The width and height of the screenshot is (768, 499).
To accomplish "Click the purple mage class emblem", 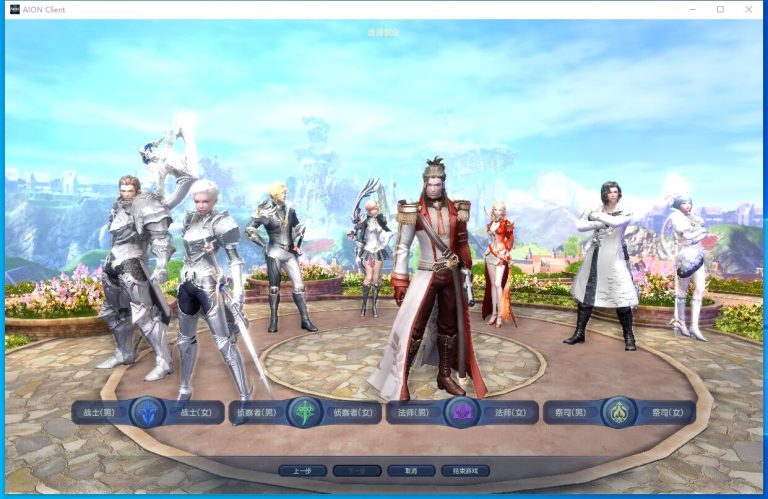I will [462, 412].
